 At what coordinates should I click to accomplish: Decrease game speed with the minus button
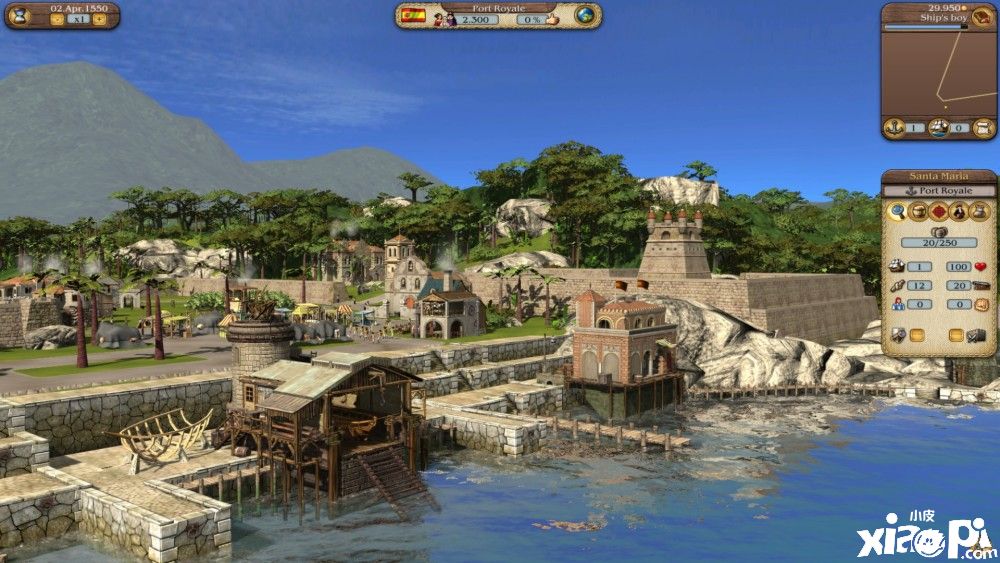tap(56, 19)
